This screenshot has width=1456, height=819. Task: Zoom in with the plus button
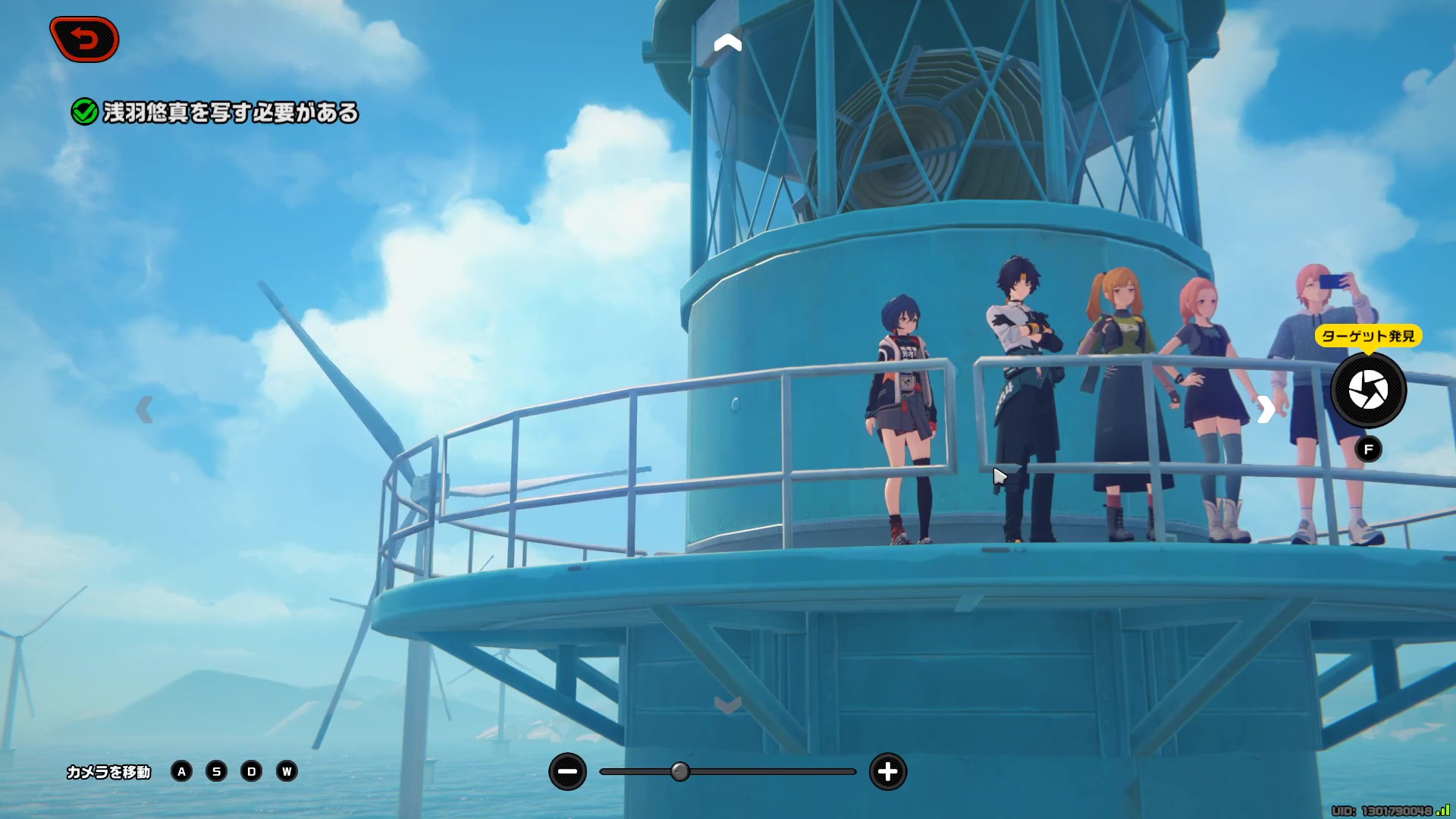(887, 772)
